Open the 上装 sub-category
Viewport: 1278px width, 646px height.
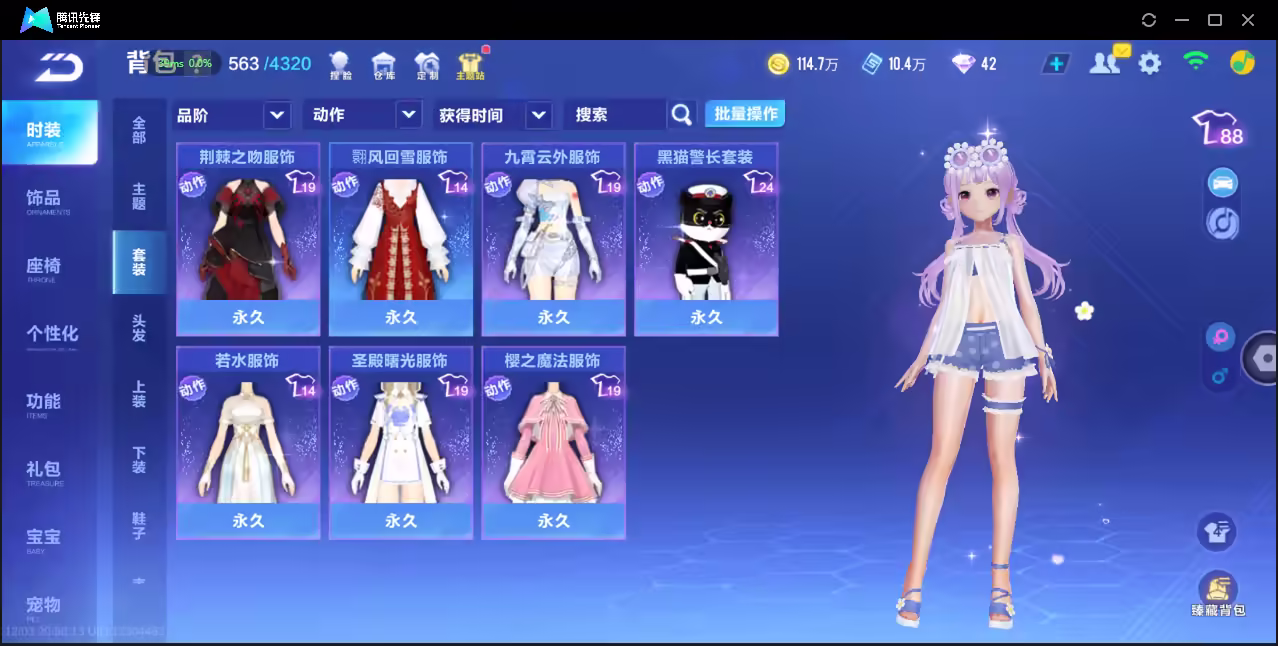pyautogui.click(x=139, y=394)
